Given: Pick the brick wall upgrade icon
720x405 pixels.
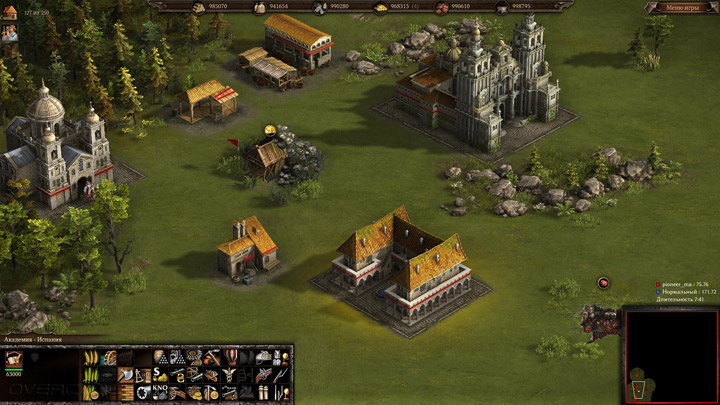Looking at the screenshot, I should point(124,391).
